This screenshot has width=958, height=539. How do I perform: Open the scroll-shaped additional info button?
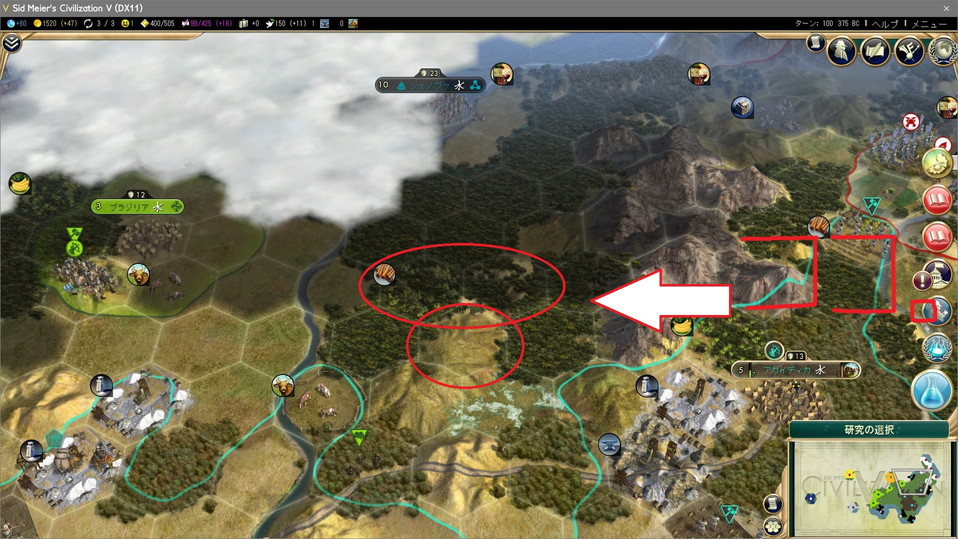815,45
